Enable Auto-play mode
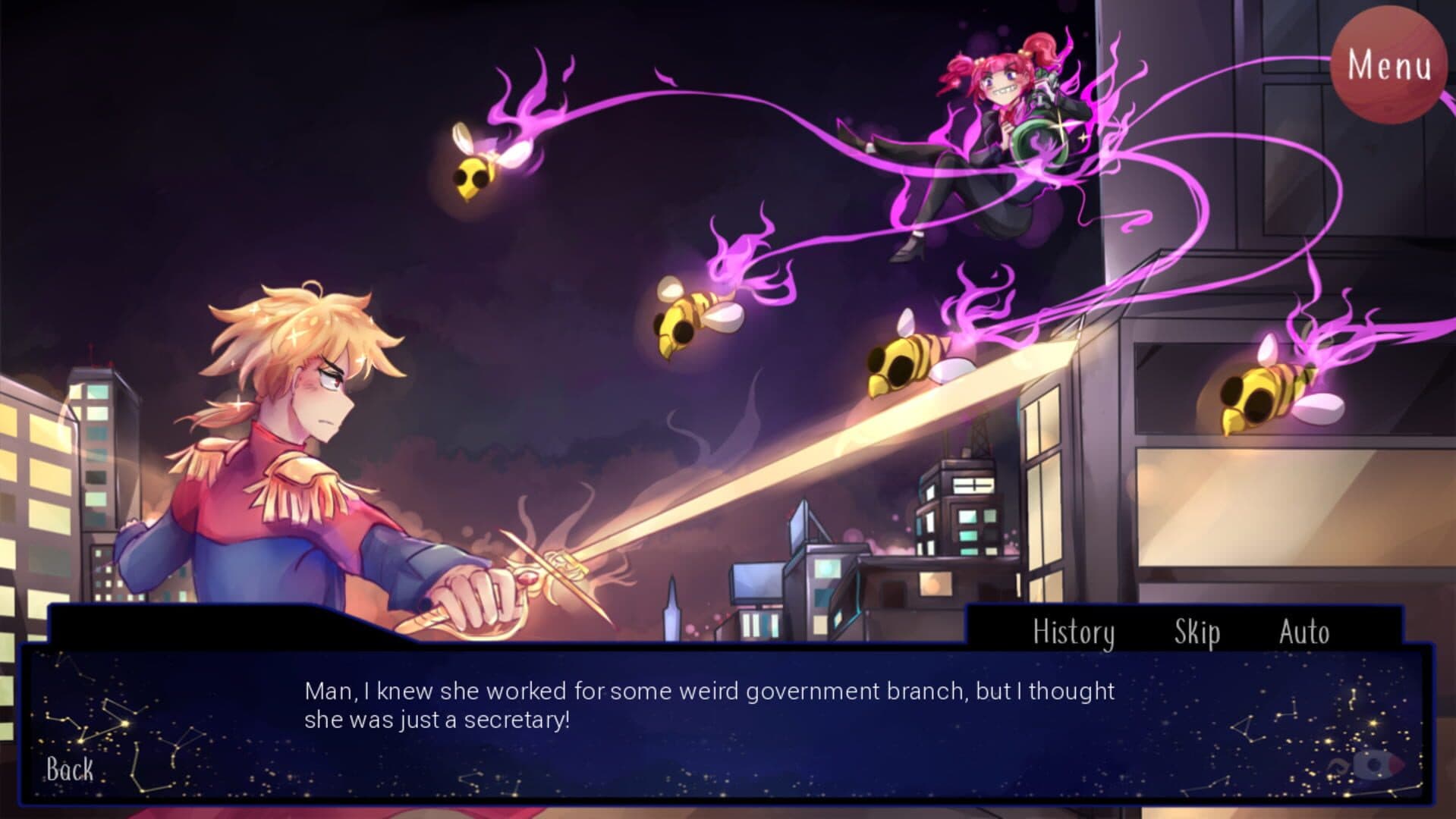Viewport: 1456px width, 819px height. point(1305,632)
